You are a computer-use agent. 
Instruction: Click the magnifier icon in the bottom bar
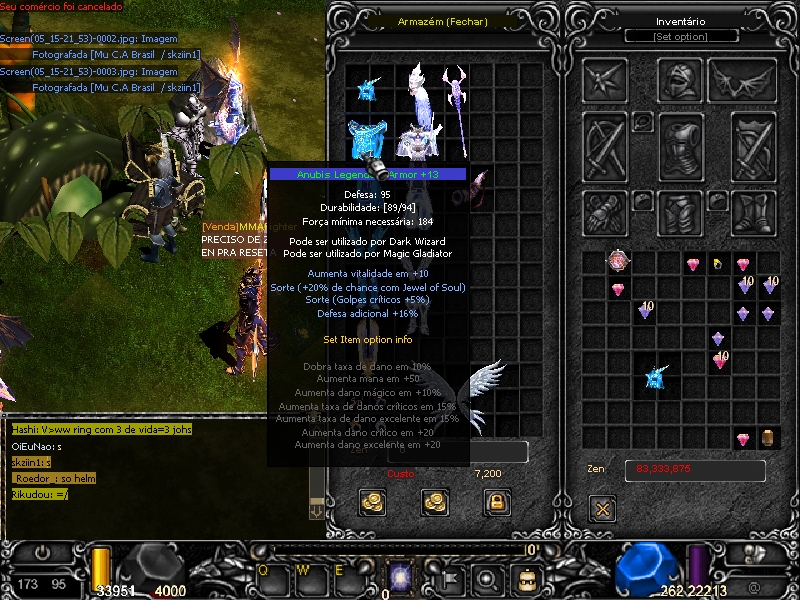click(x=487, y=577)
